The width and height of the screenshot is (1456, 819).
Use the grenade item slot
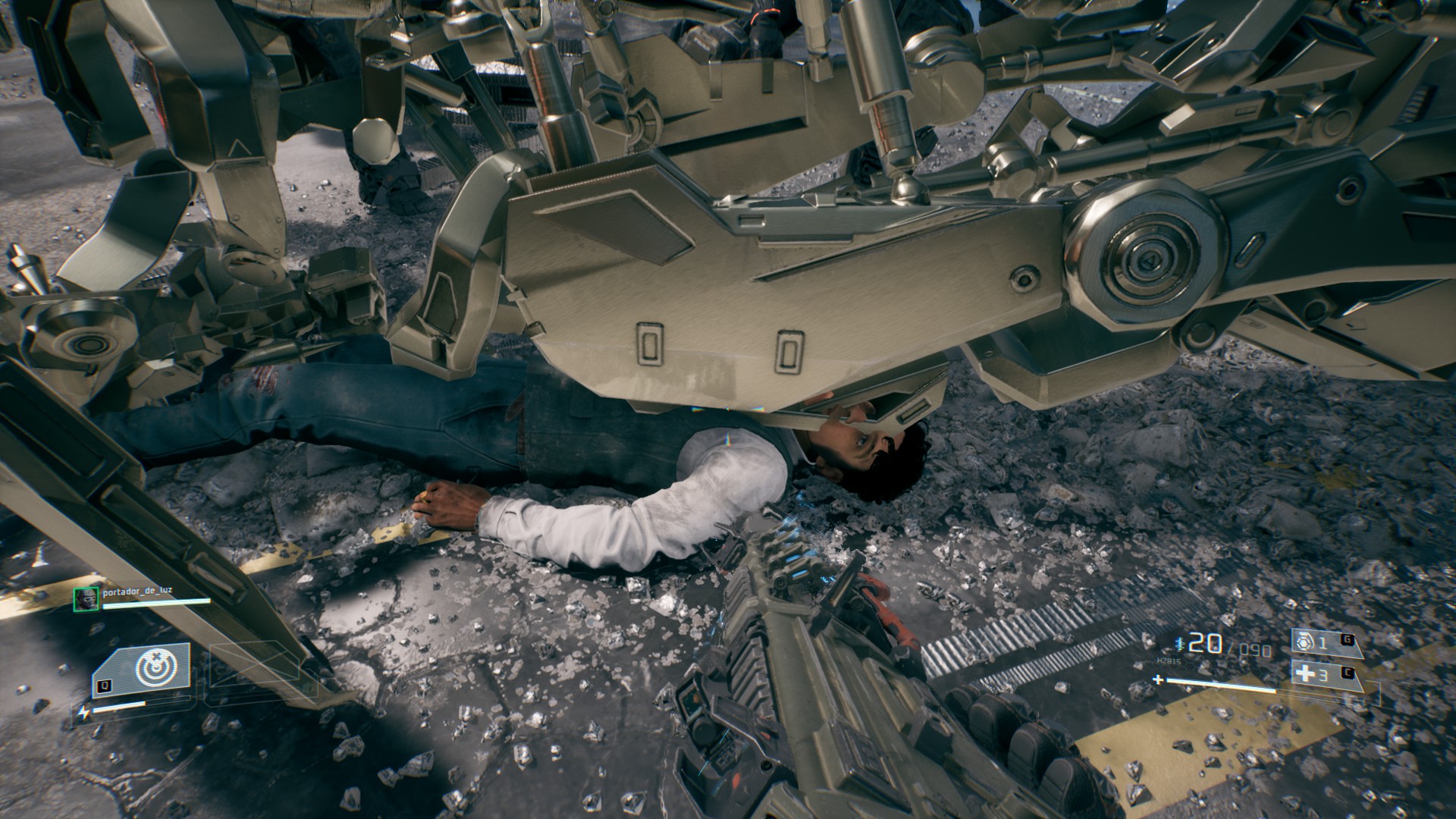click(x=1321, y=643)
